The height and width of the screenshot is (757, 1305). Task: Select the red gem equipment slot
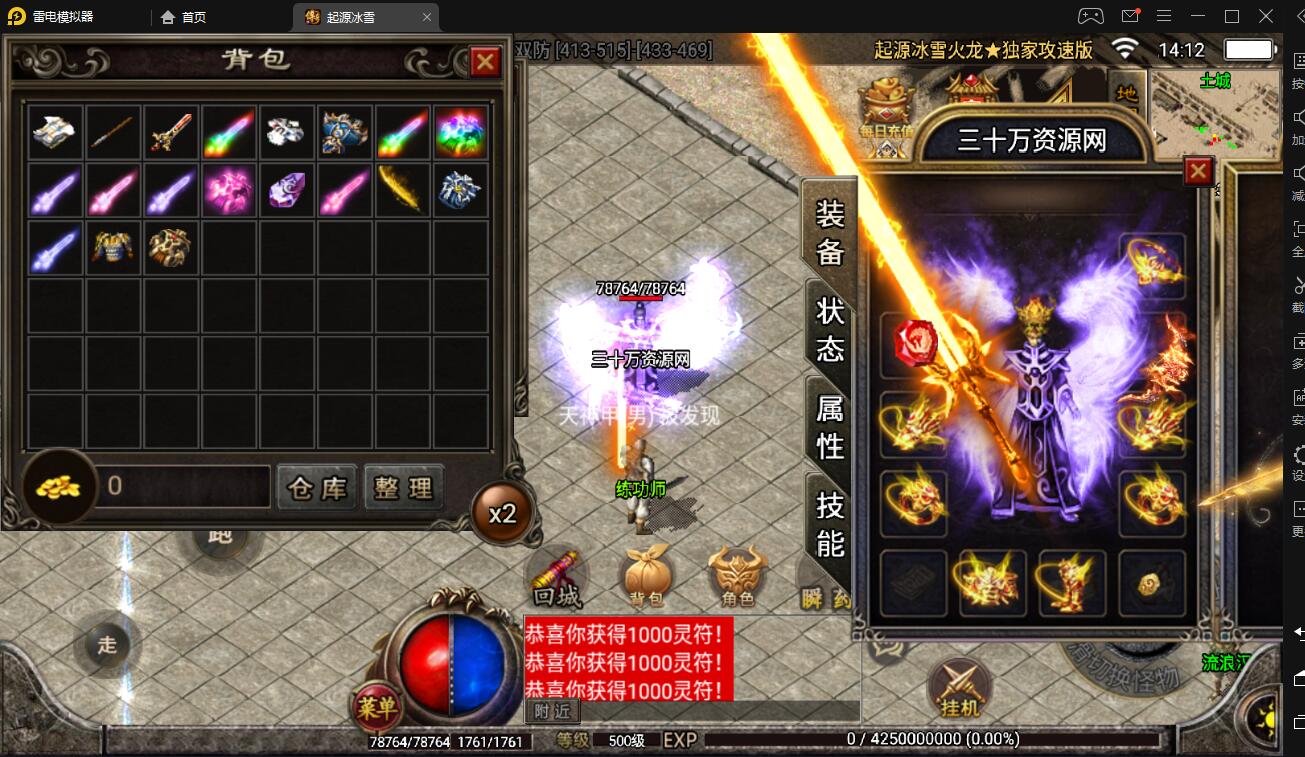coord(912,342)
